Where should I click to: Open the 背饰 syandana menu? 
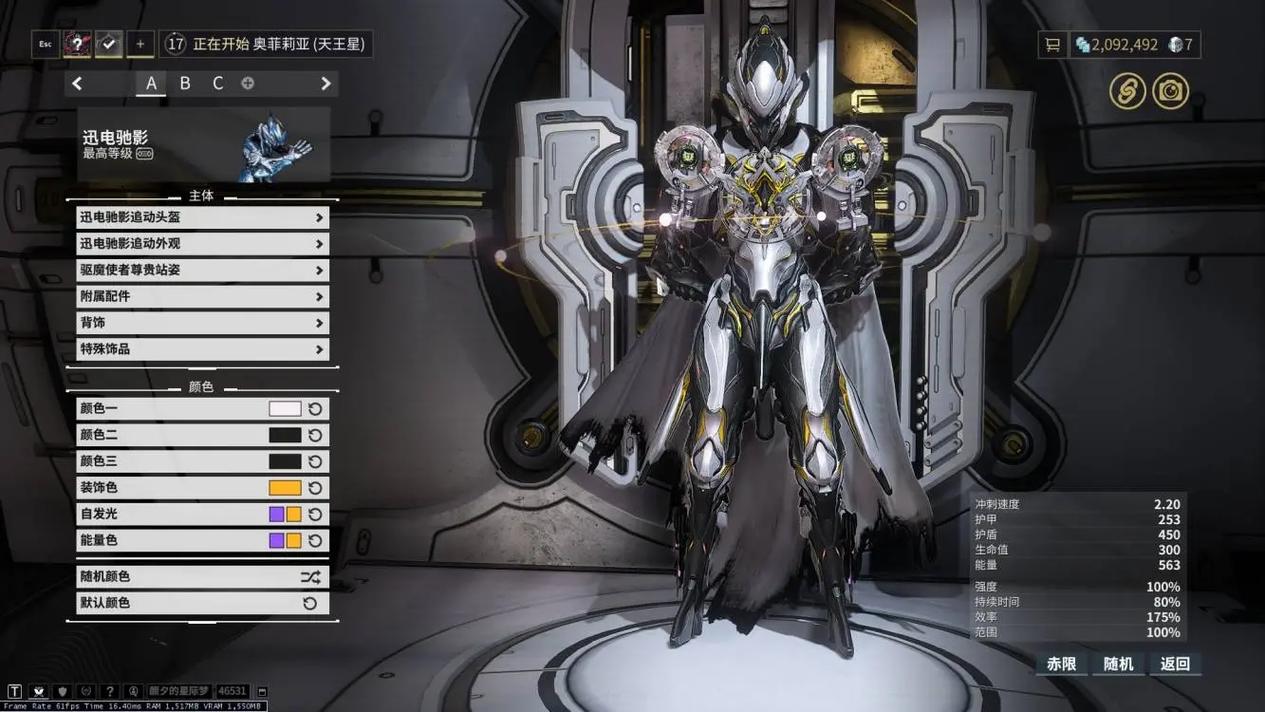tap(202, 323)
